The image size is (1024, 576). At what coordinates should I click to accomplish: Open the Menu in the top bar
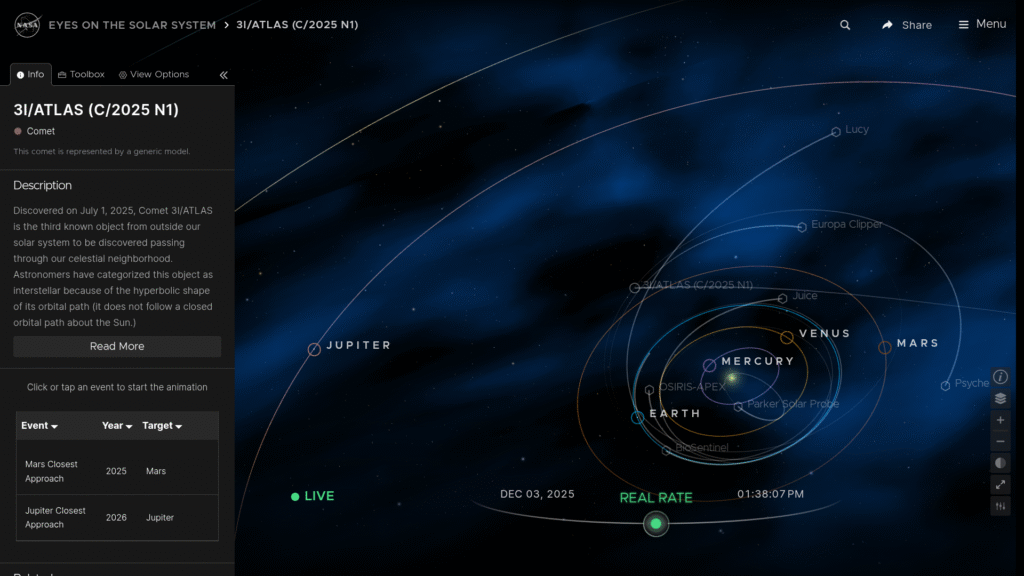click(981, 24)
